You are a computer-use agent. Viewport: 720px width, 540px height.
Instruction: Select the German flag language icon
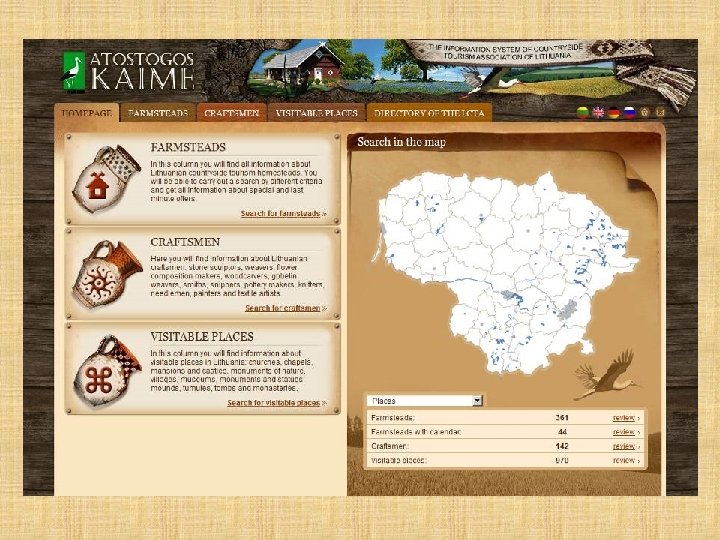tap(613, 113)
